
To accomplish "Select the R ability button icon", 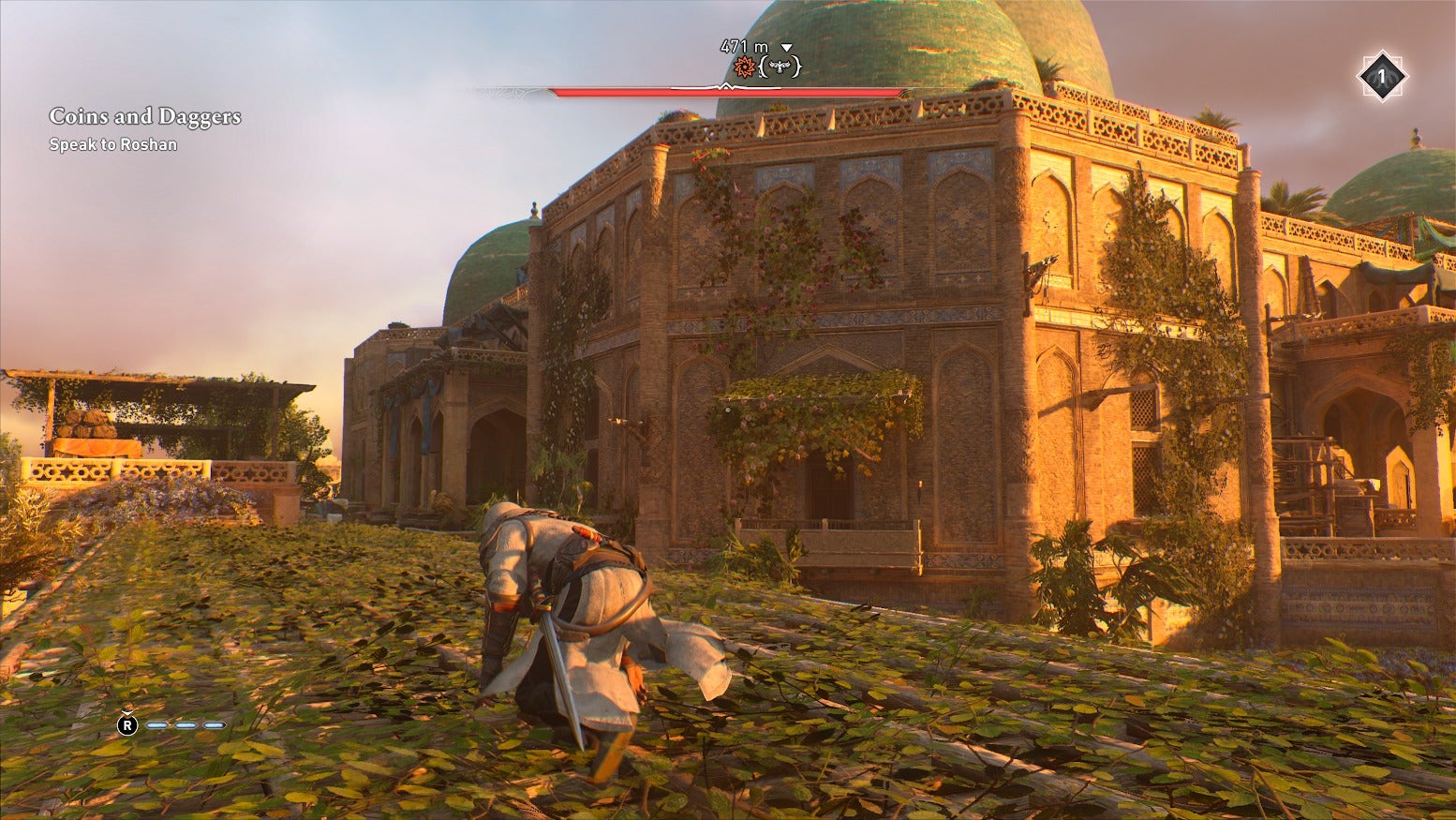I will click(127, 724).
